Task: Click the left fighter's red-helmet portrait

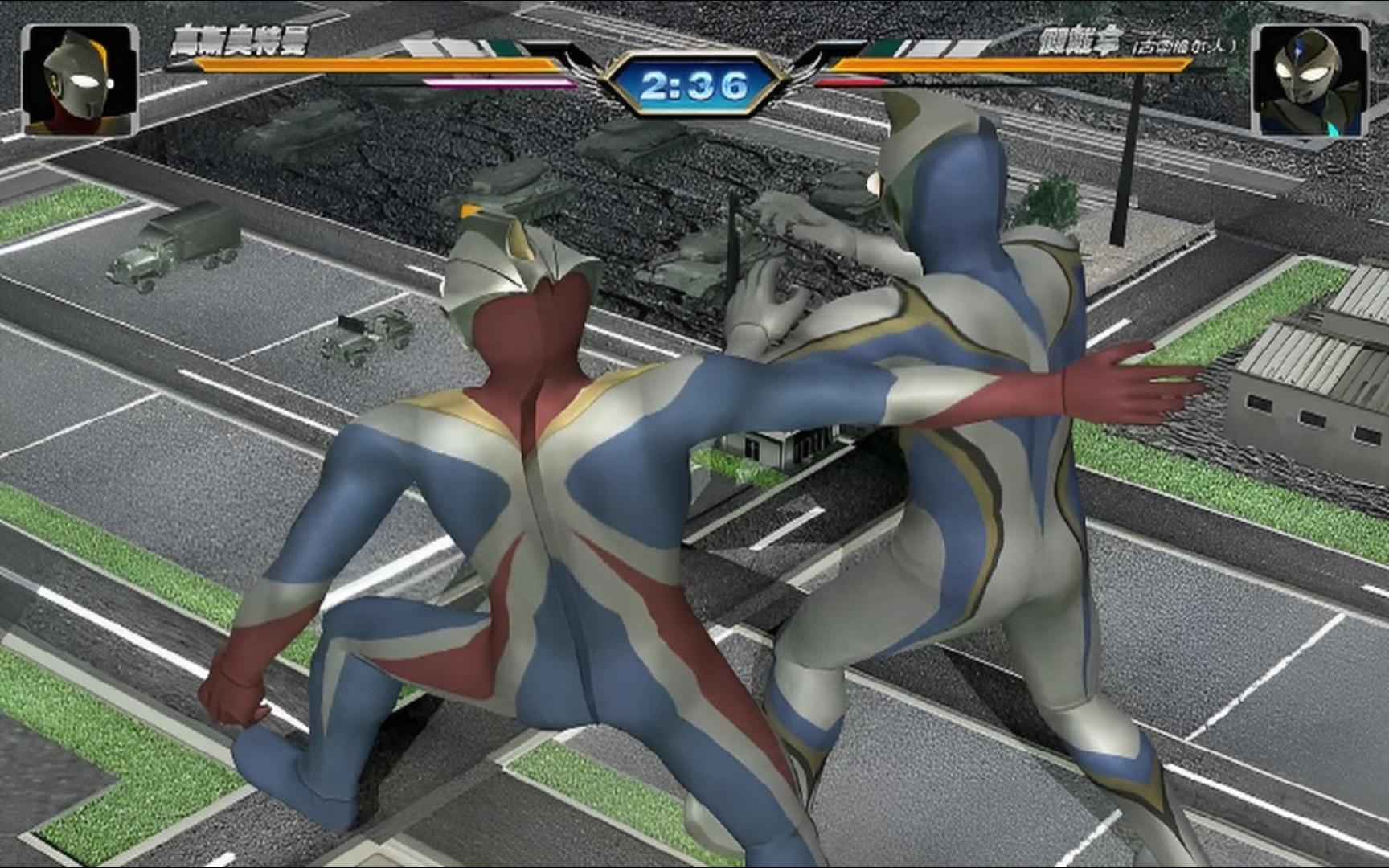Action: point(79,80)
